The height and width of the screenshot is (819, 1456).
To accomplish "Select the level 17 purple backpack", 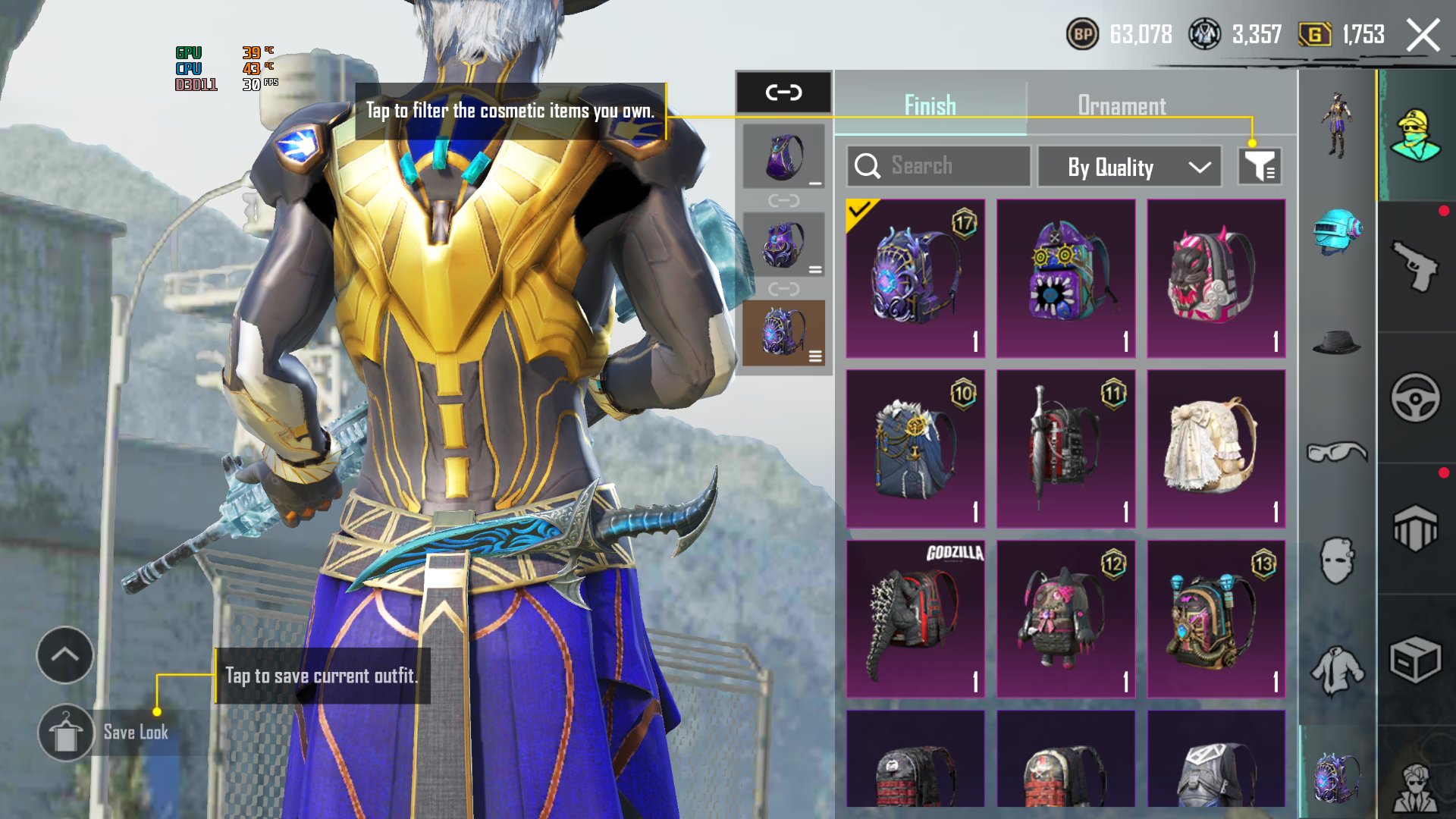I will click(915, 278).
